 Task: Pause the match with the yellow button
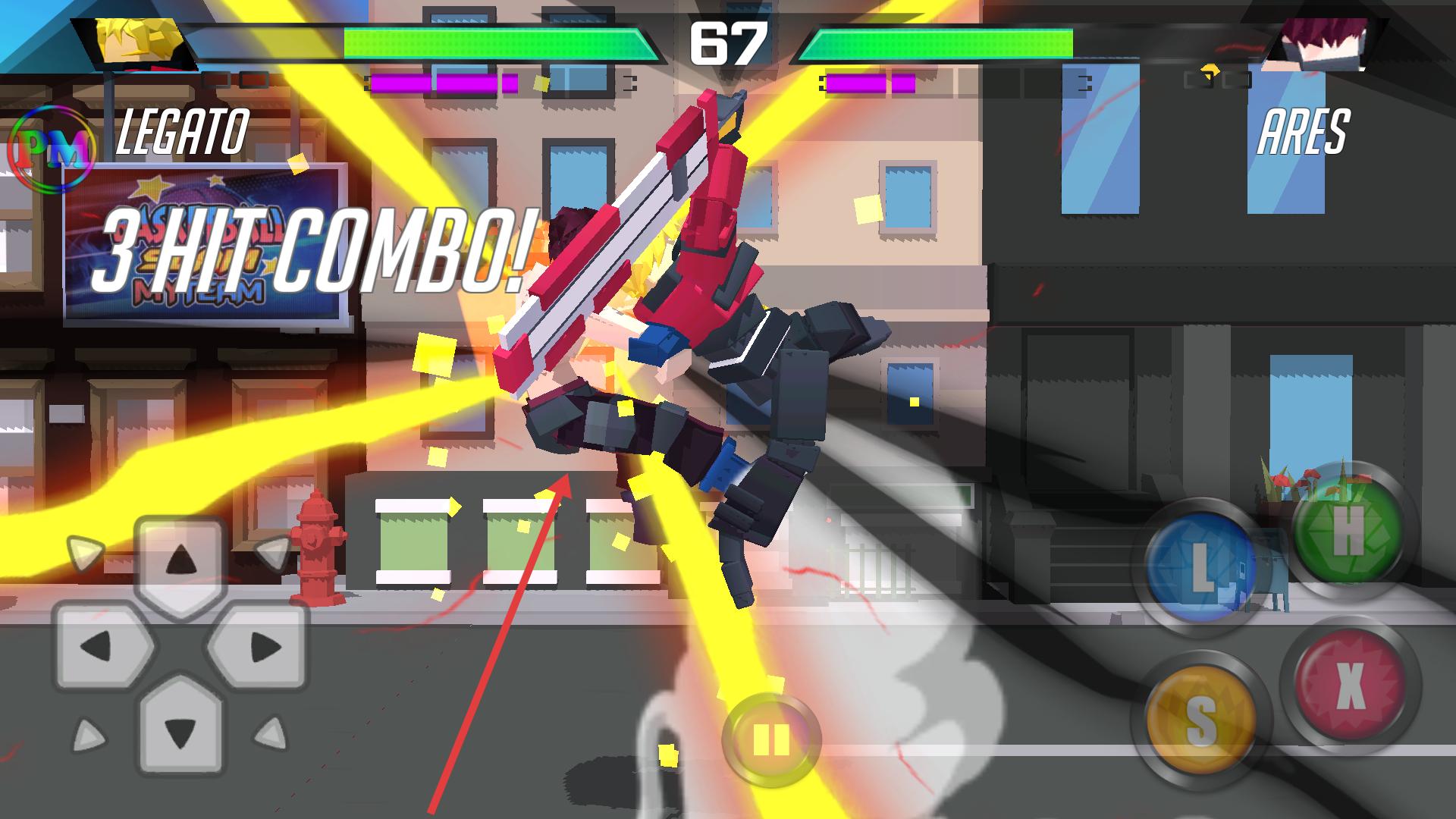coord(770,739)
